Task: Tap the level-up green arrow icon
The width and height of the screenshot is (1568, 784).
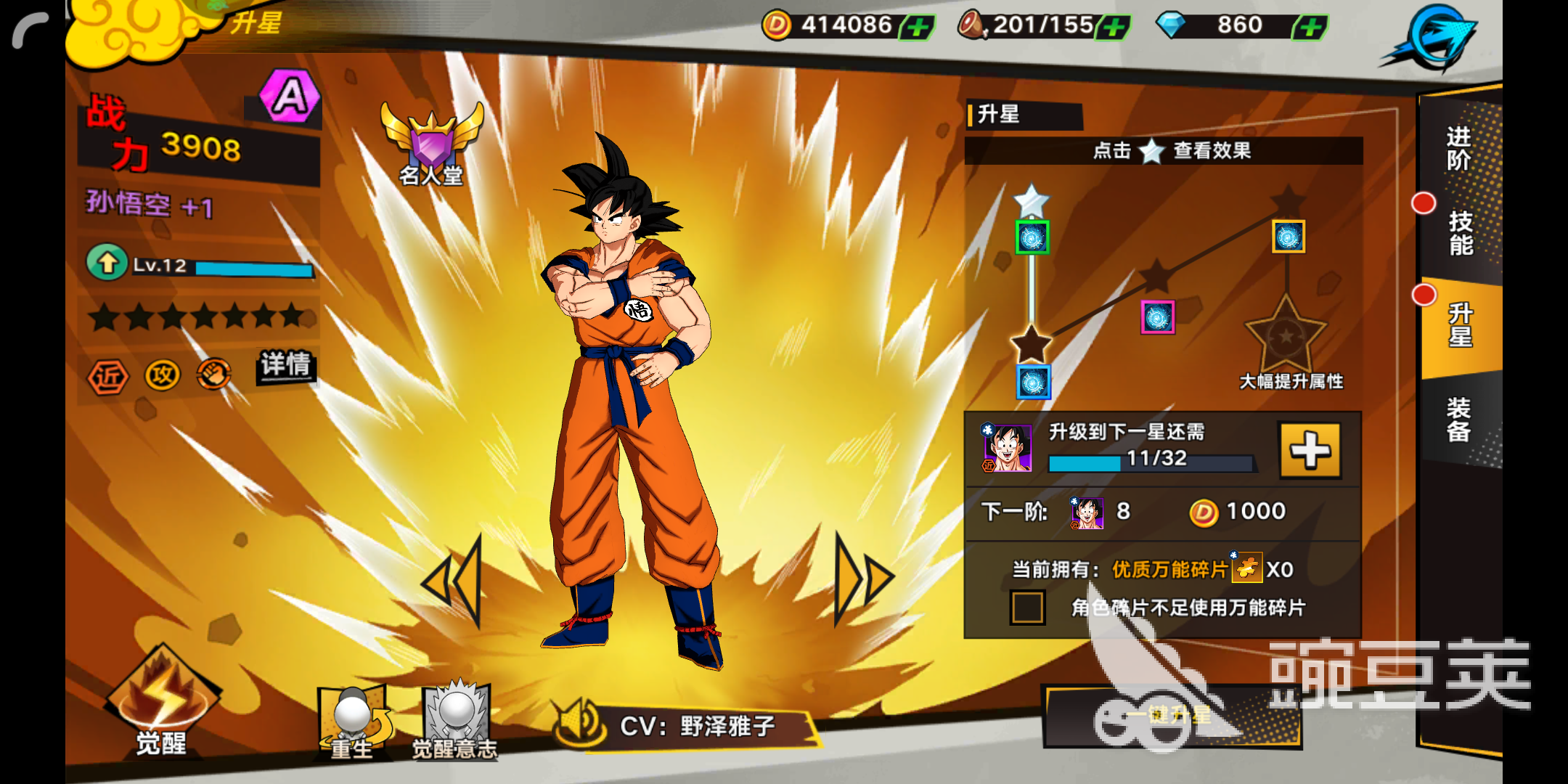Action: (107, 263)
